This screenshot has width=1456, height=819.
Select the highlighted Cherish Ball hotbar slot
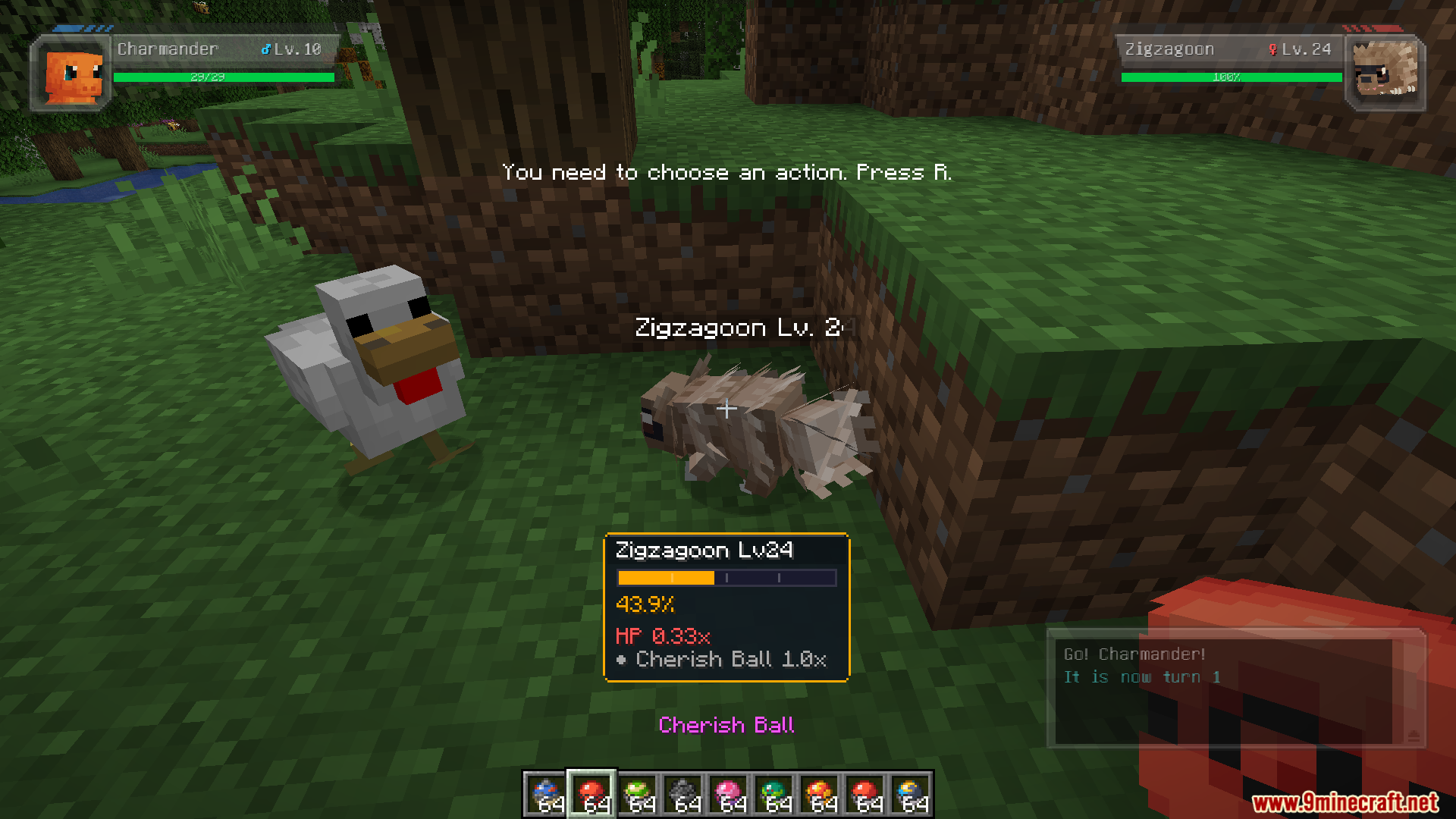pos(591,795)
